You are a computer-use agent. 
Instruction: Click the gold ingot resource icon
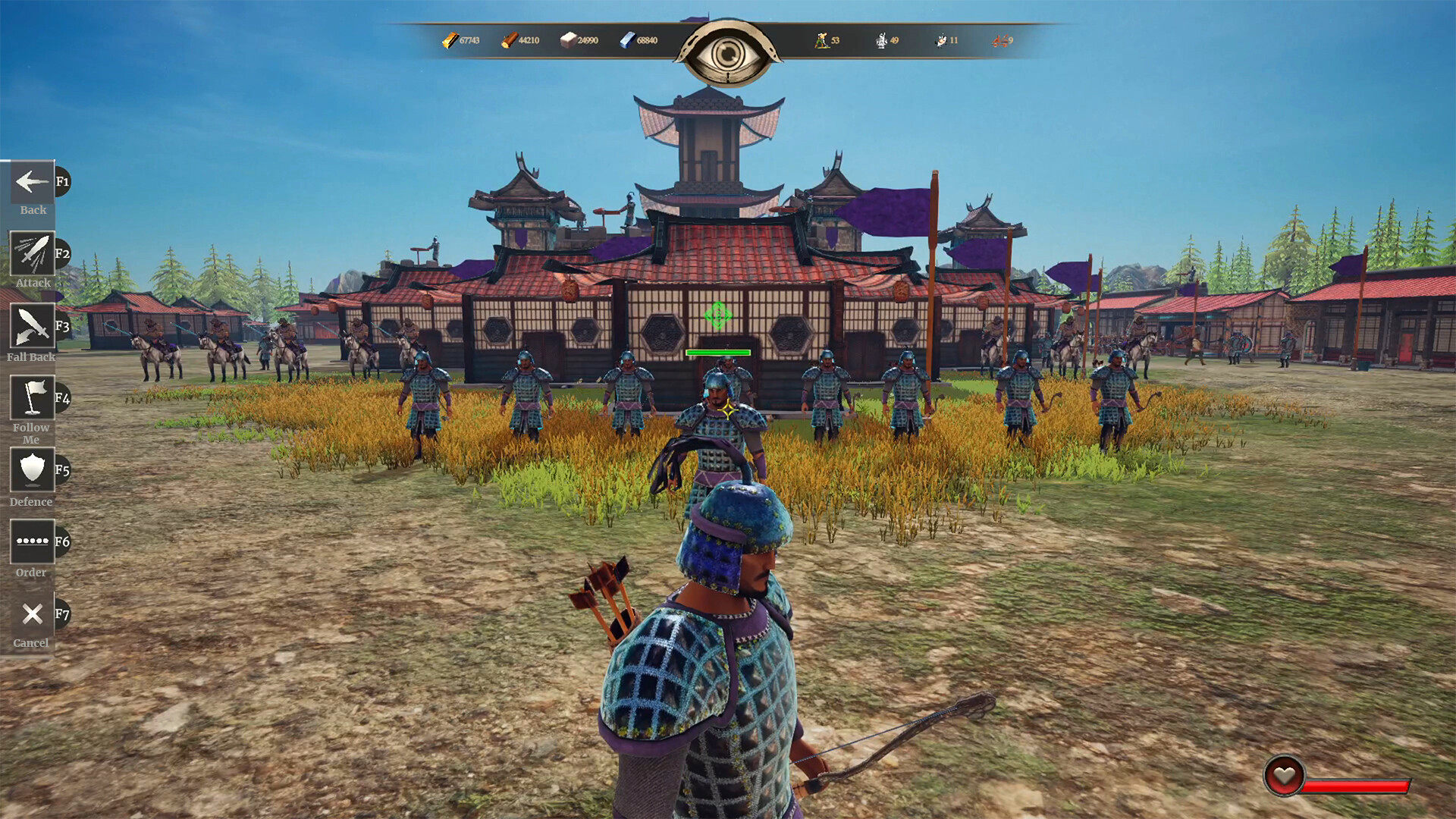pos(450,41)
